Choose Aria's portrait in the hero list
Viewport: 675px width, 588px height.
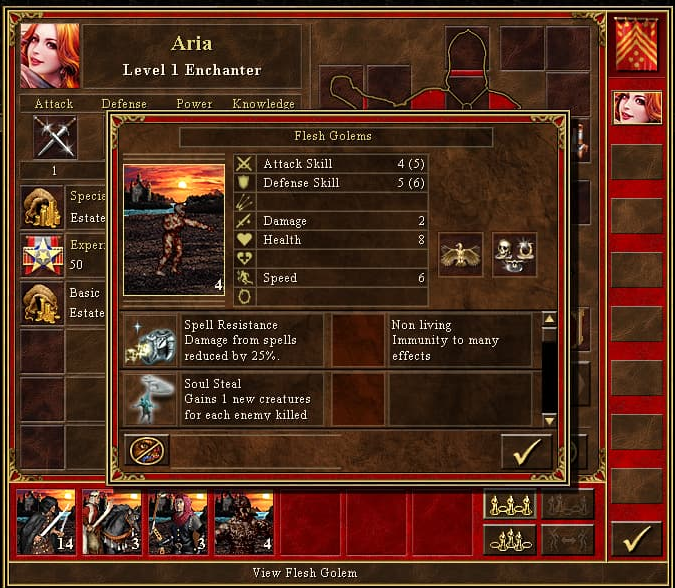coord(637,107)
